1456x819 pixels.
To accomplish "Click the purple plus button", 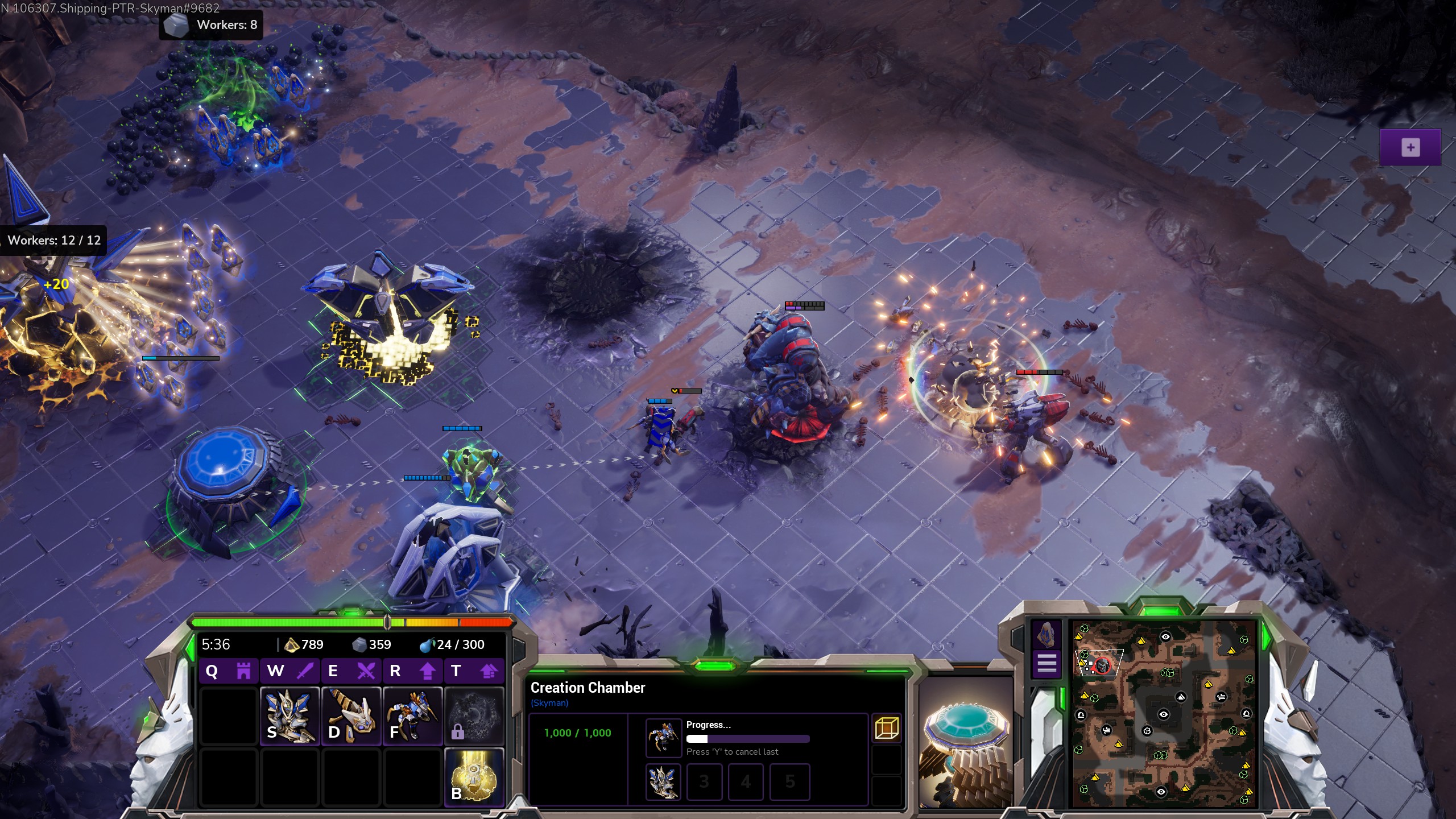I will 1410,148.
